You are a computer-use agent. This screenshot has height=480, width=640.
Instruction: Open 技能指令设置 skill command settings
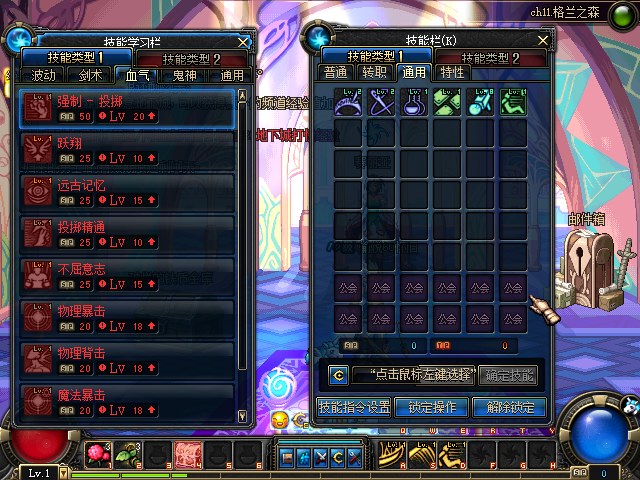tap(353, 407)
